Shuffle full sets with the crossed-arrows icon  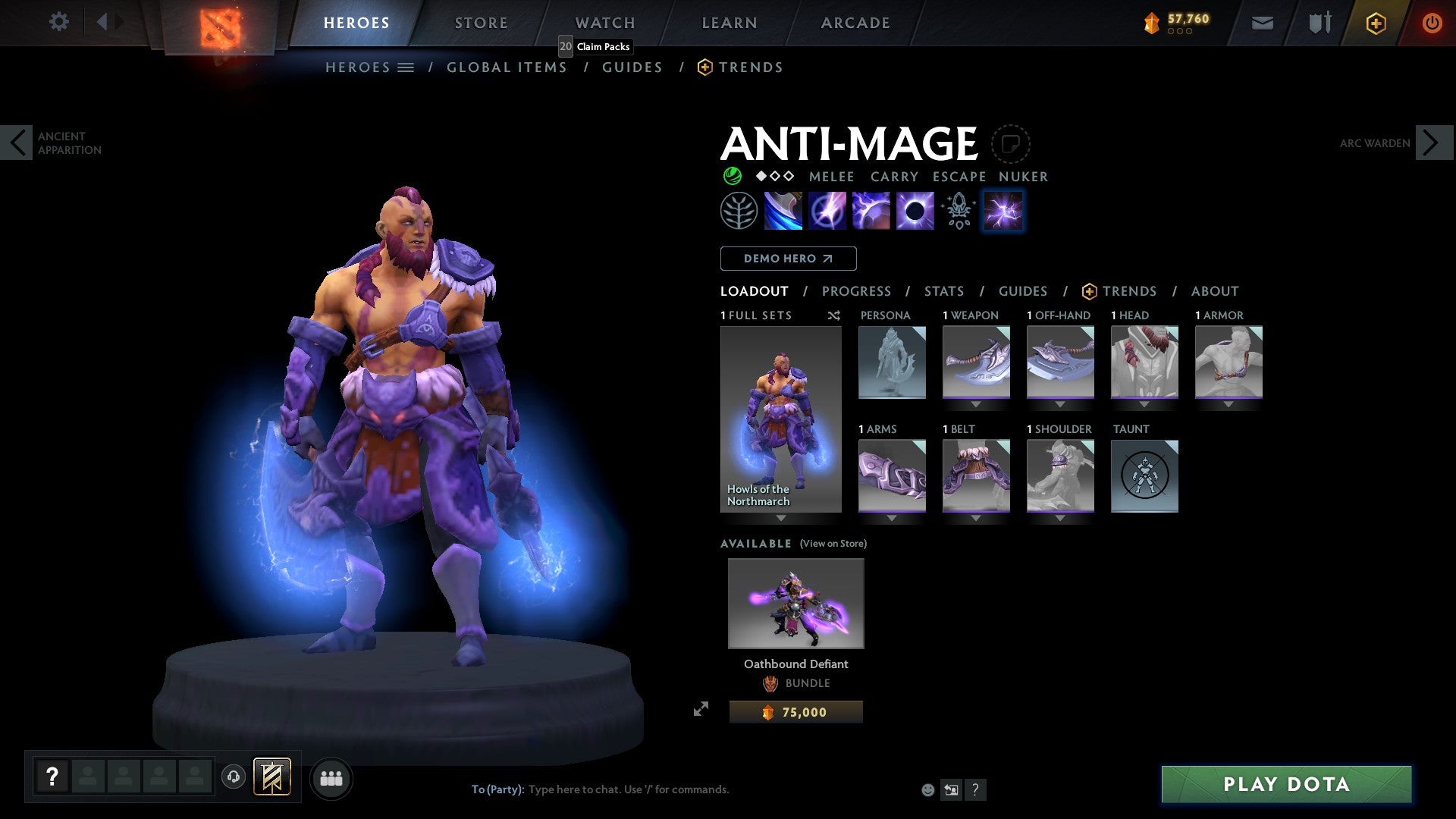[833, 315]
